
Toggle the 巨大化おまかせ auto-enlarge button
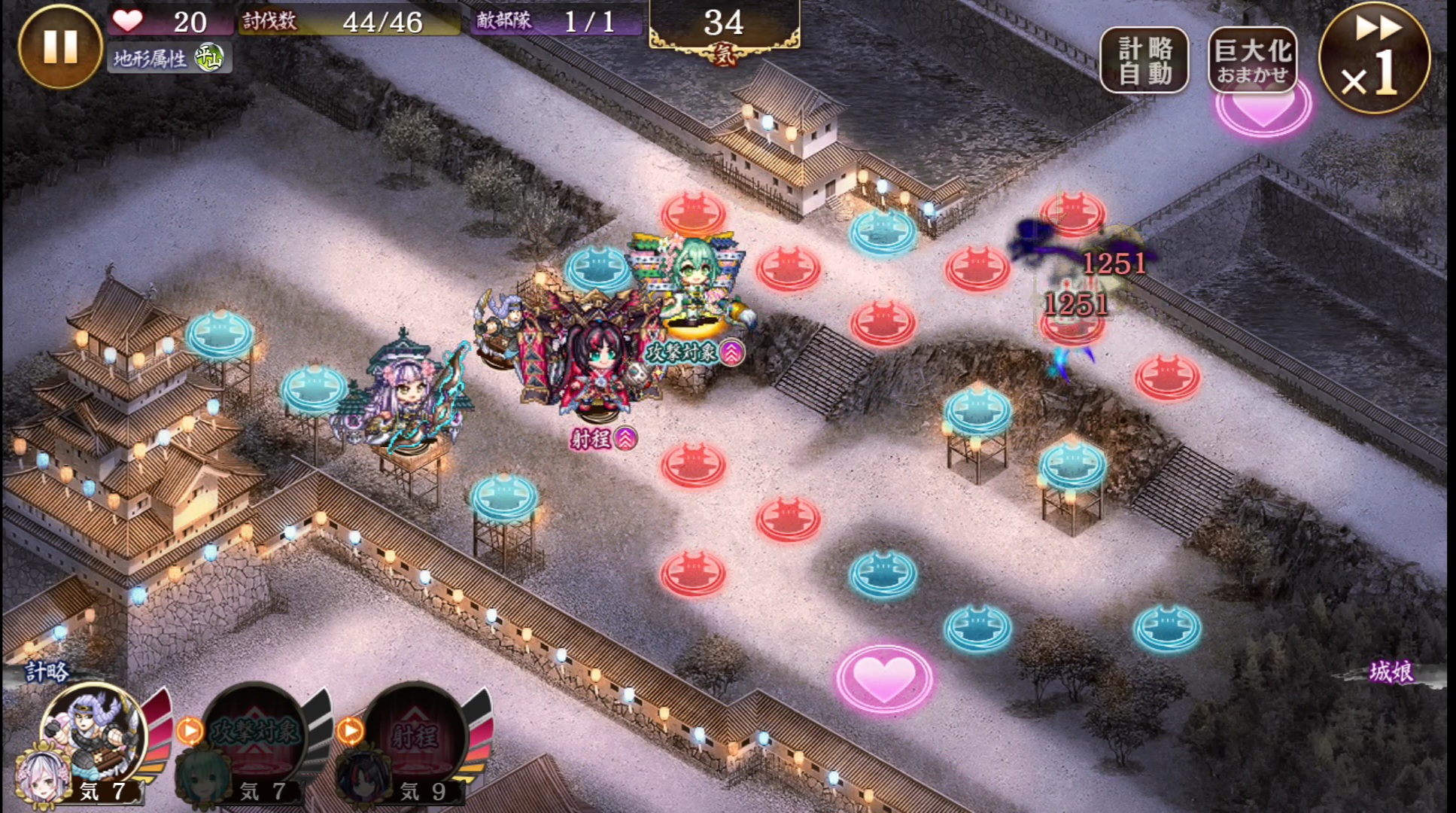pyautogui.click(x=1252, y=60)
